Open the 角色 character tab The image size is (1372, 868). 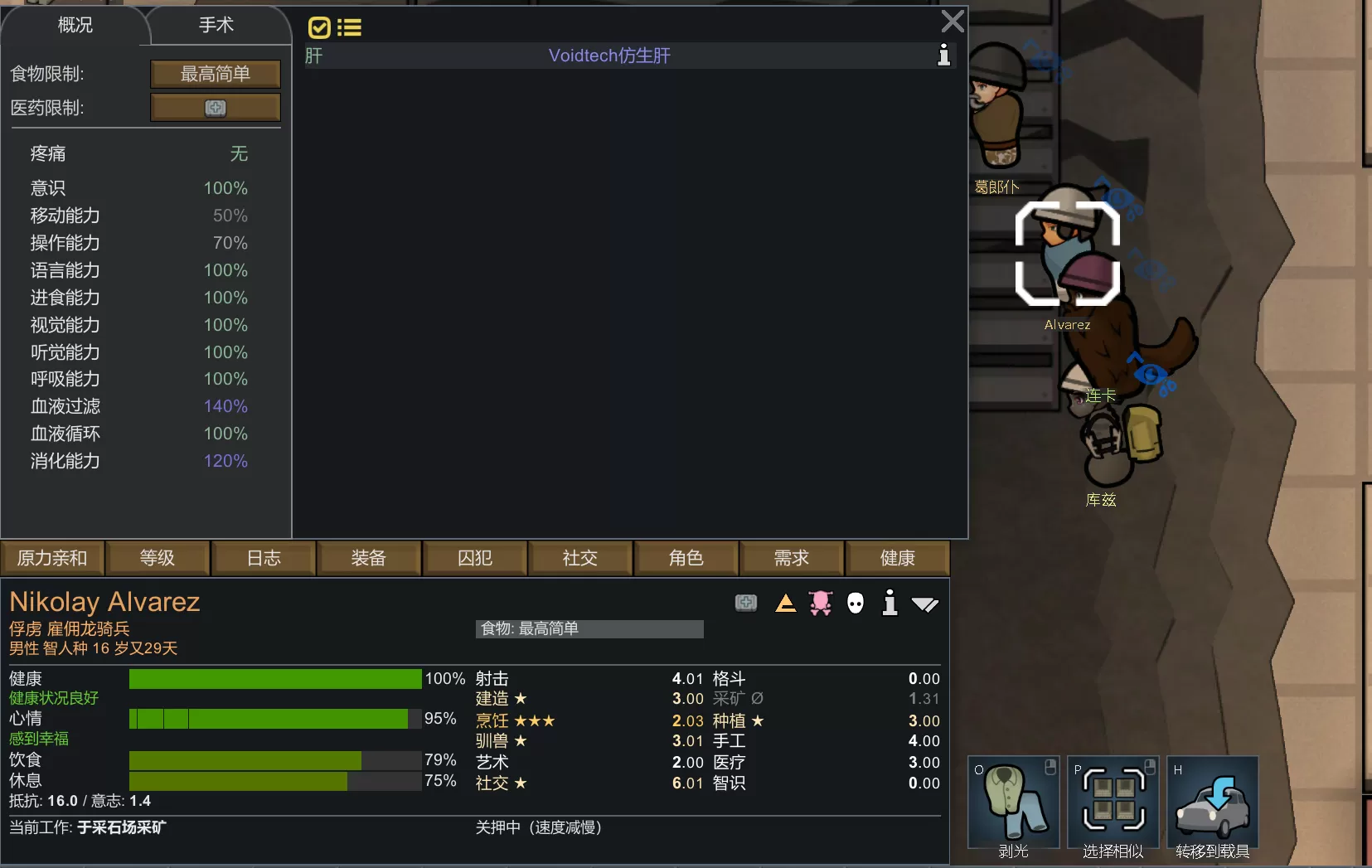(x=686, y=558)
